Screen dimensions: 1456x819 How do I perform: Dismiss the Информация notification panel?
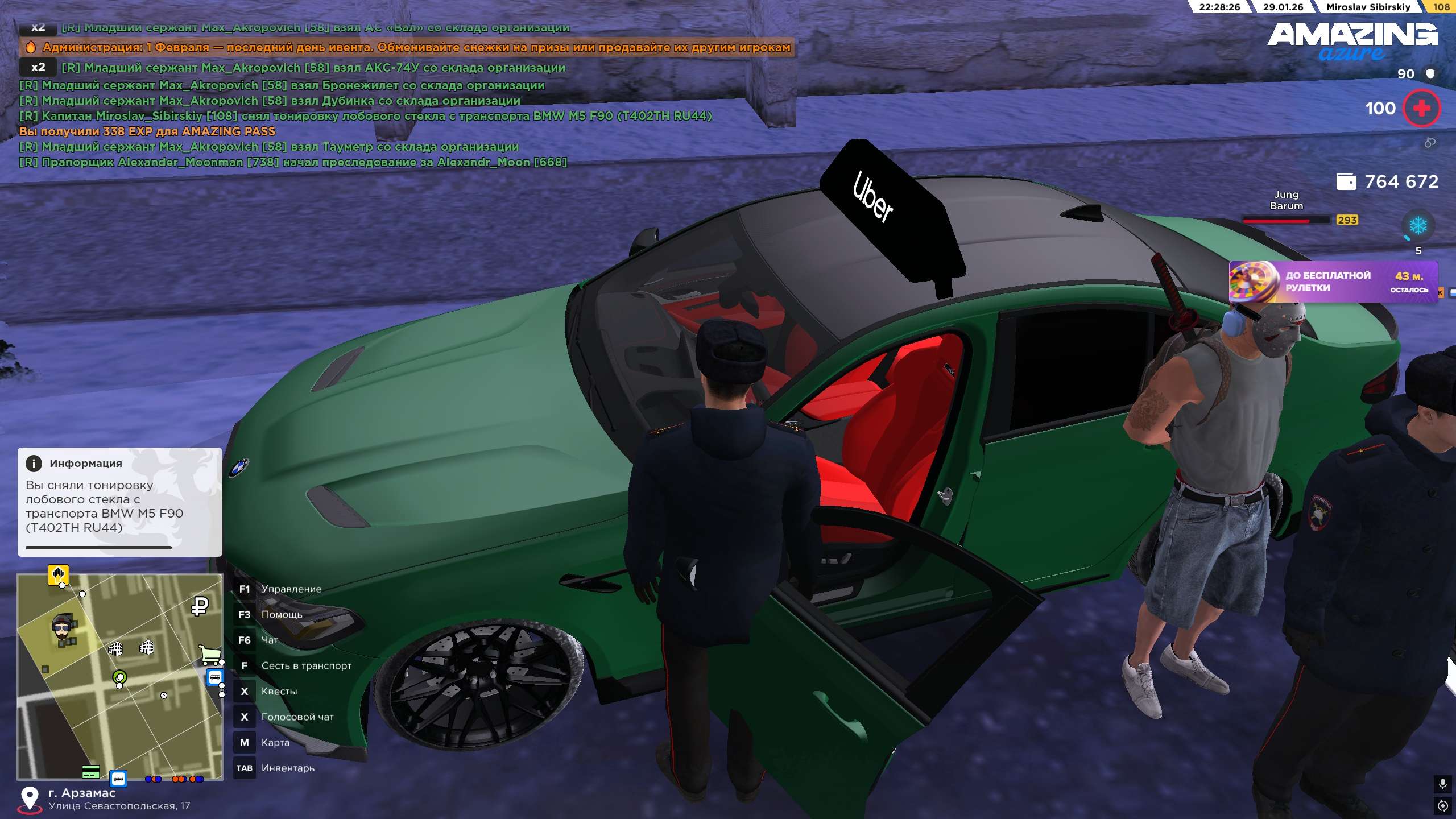119,502
